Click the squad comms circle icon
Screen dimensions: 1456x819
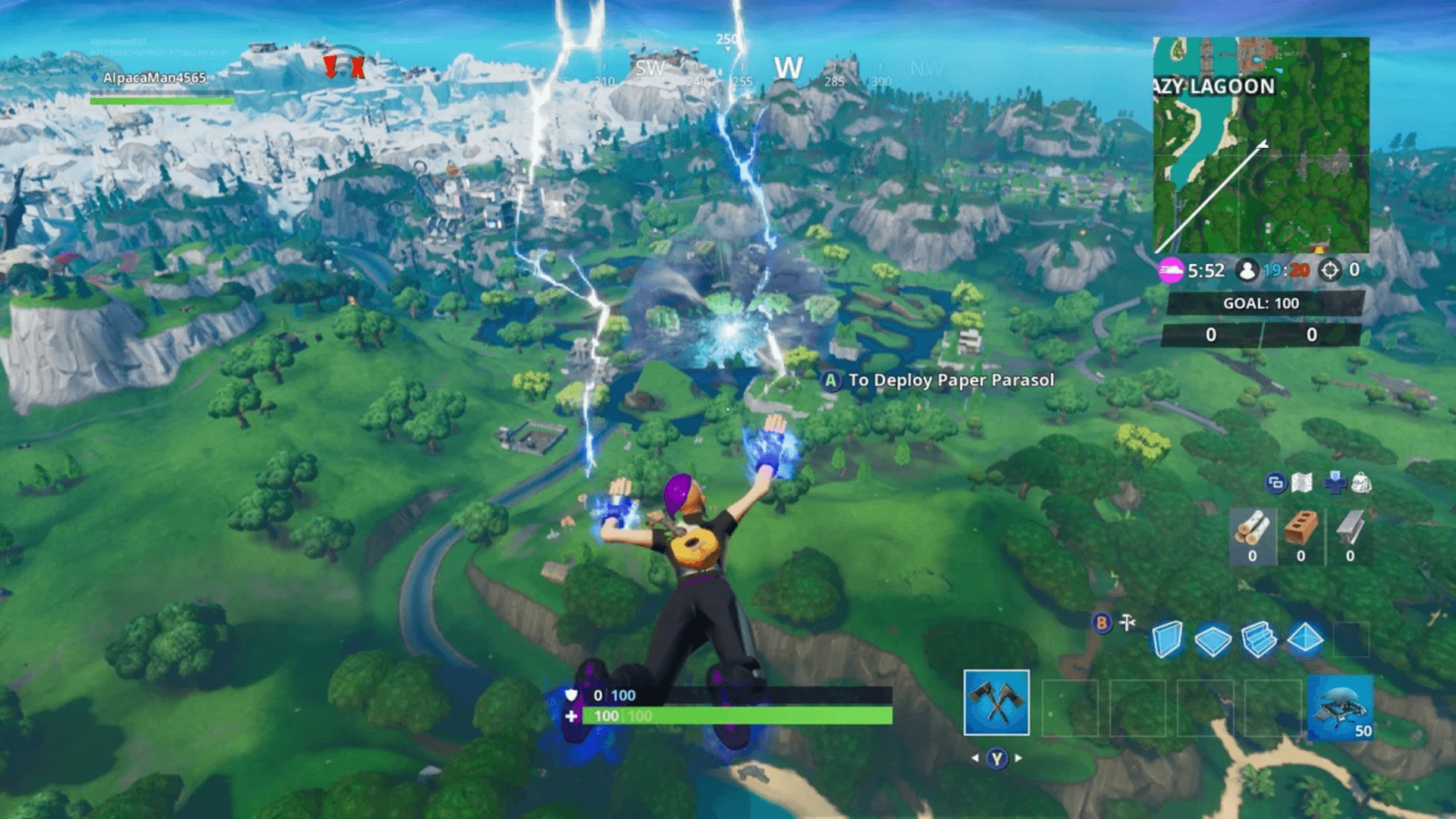pos(1279,482)
